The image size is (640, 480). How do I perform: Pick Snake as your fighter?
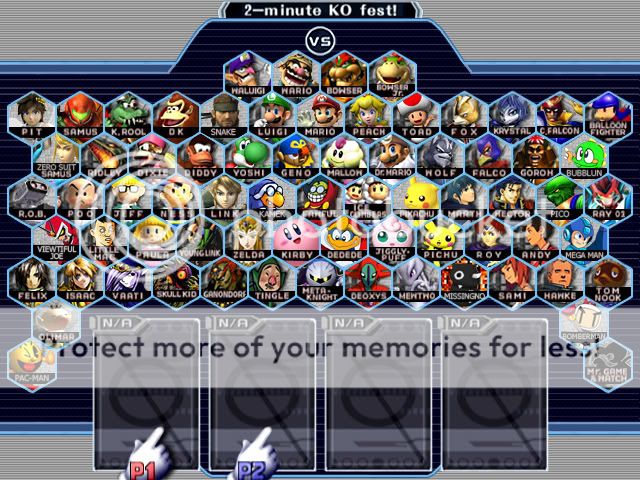(224, 113)
